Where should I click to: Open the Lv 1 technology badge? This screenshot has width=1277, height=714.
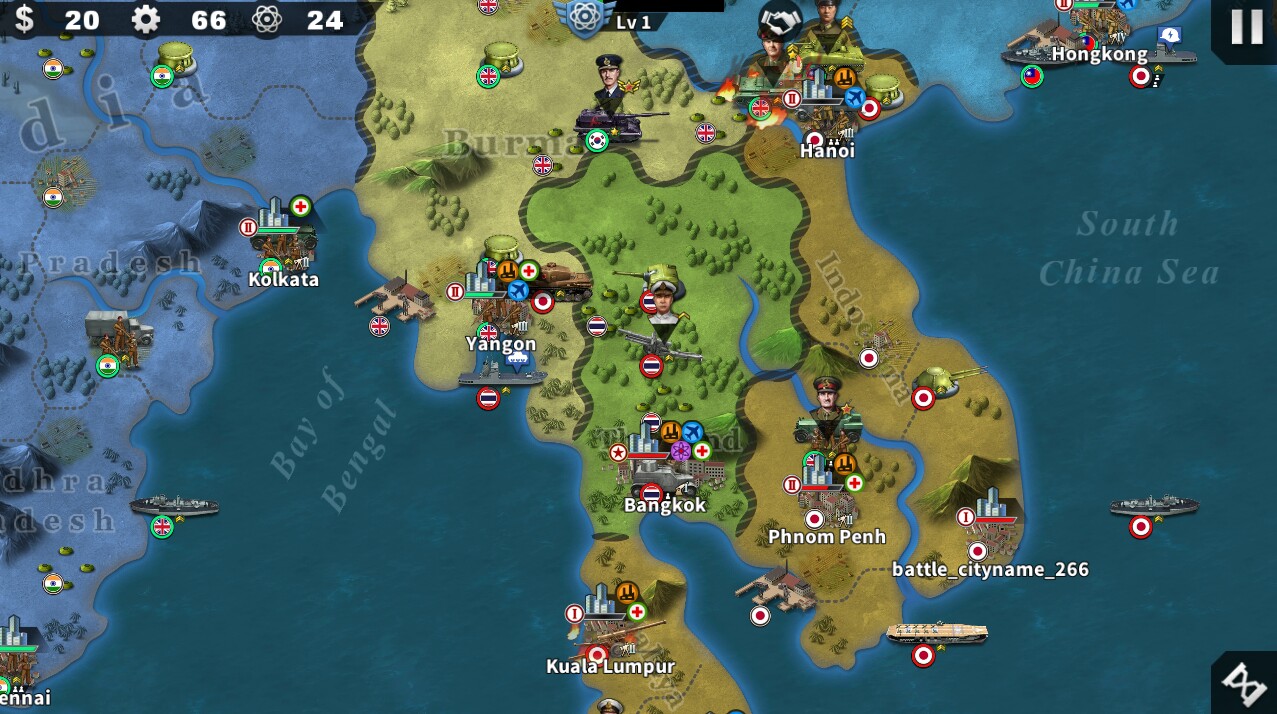point(585,16)
